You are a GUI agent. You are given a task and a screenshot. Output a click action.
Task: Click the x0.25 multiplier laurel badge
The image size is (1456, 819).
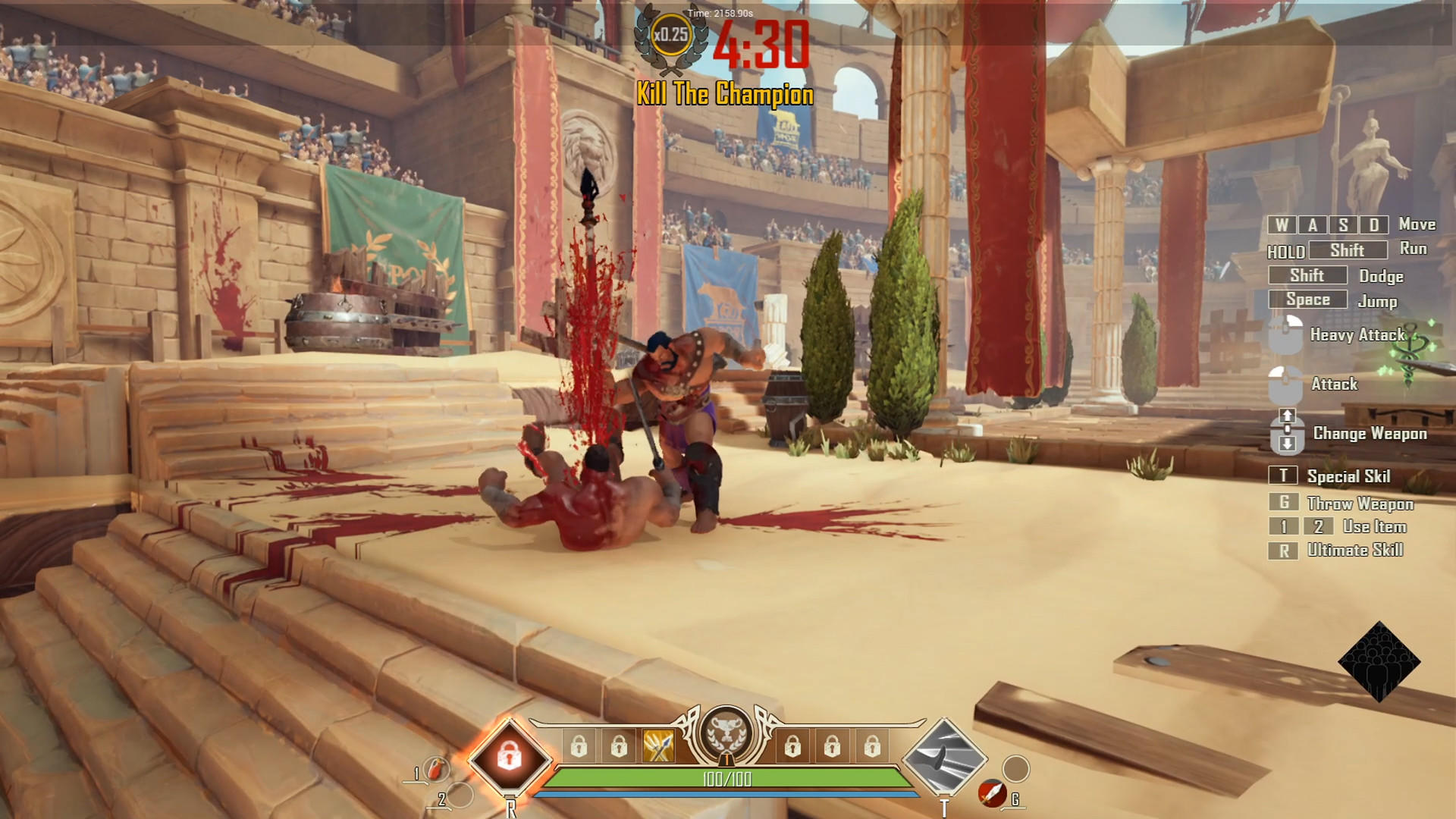pyautogui.click(x=672, y=34)
